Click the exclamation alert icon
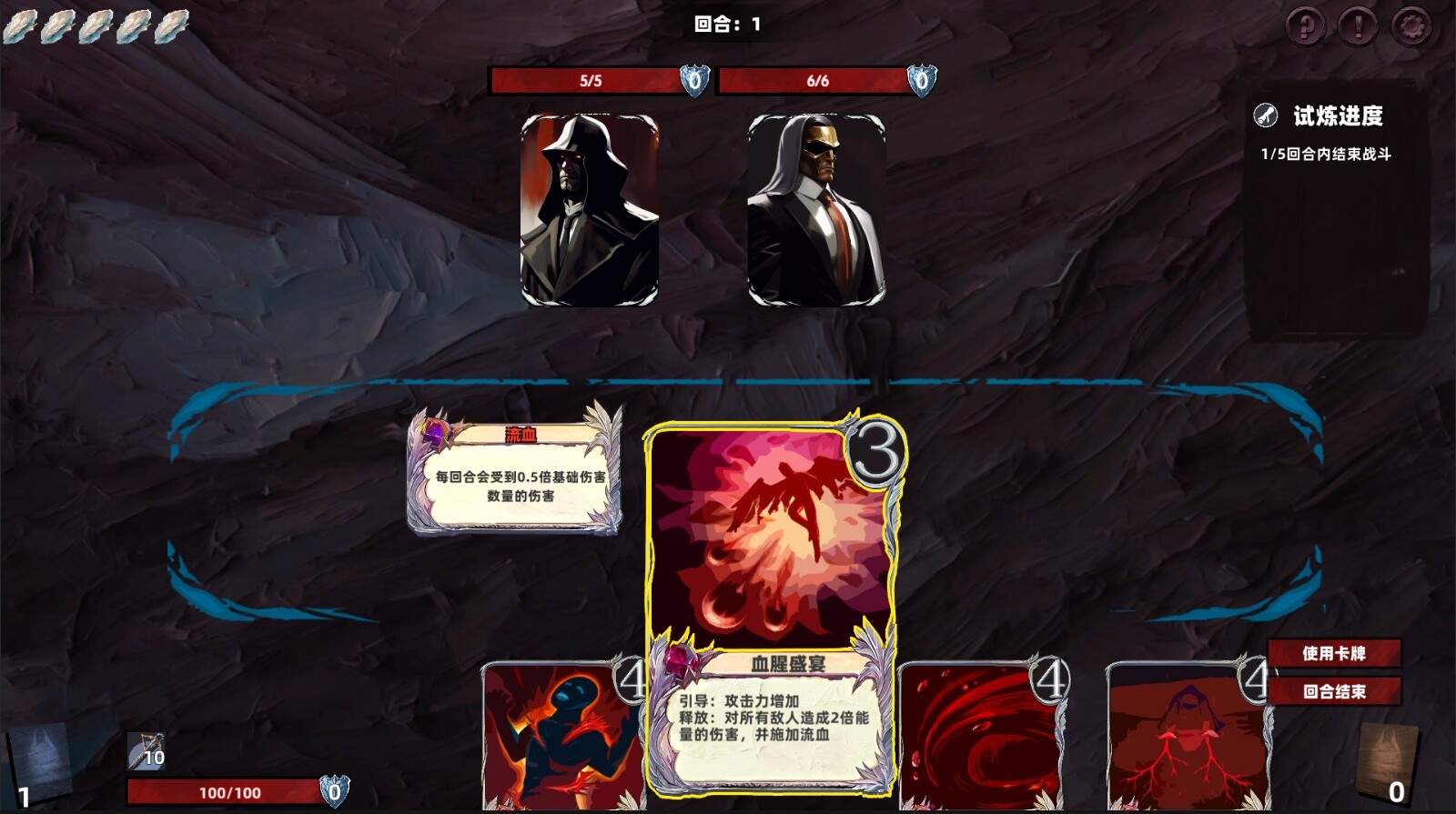The width and height of the screenshot is (1456, 814). click(1360, 27)
